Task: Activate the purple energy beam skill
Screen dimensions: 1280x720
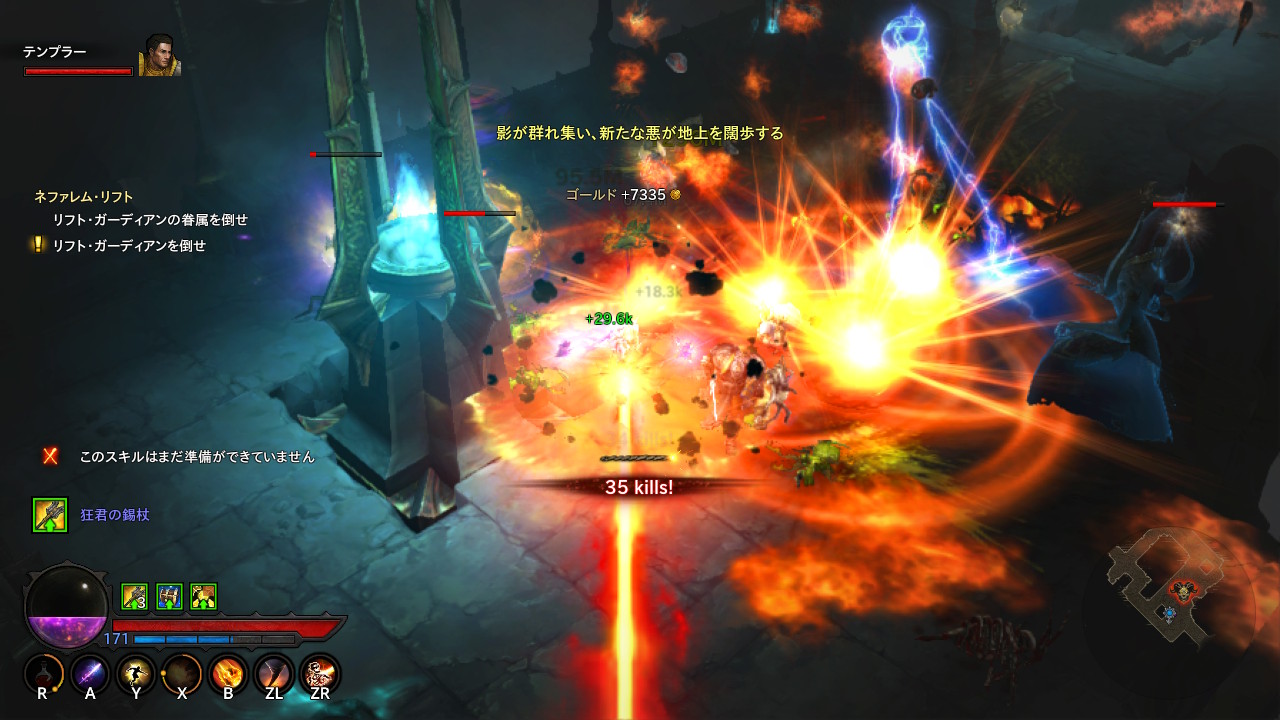Action: click(x=89, y=674)
